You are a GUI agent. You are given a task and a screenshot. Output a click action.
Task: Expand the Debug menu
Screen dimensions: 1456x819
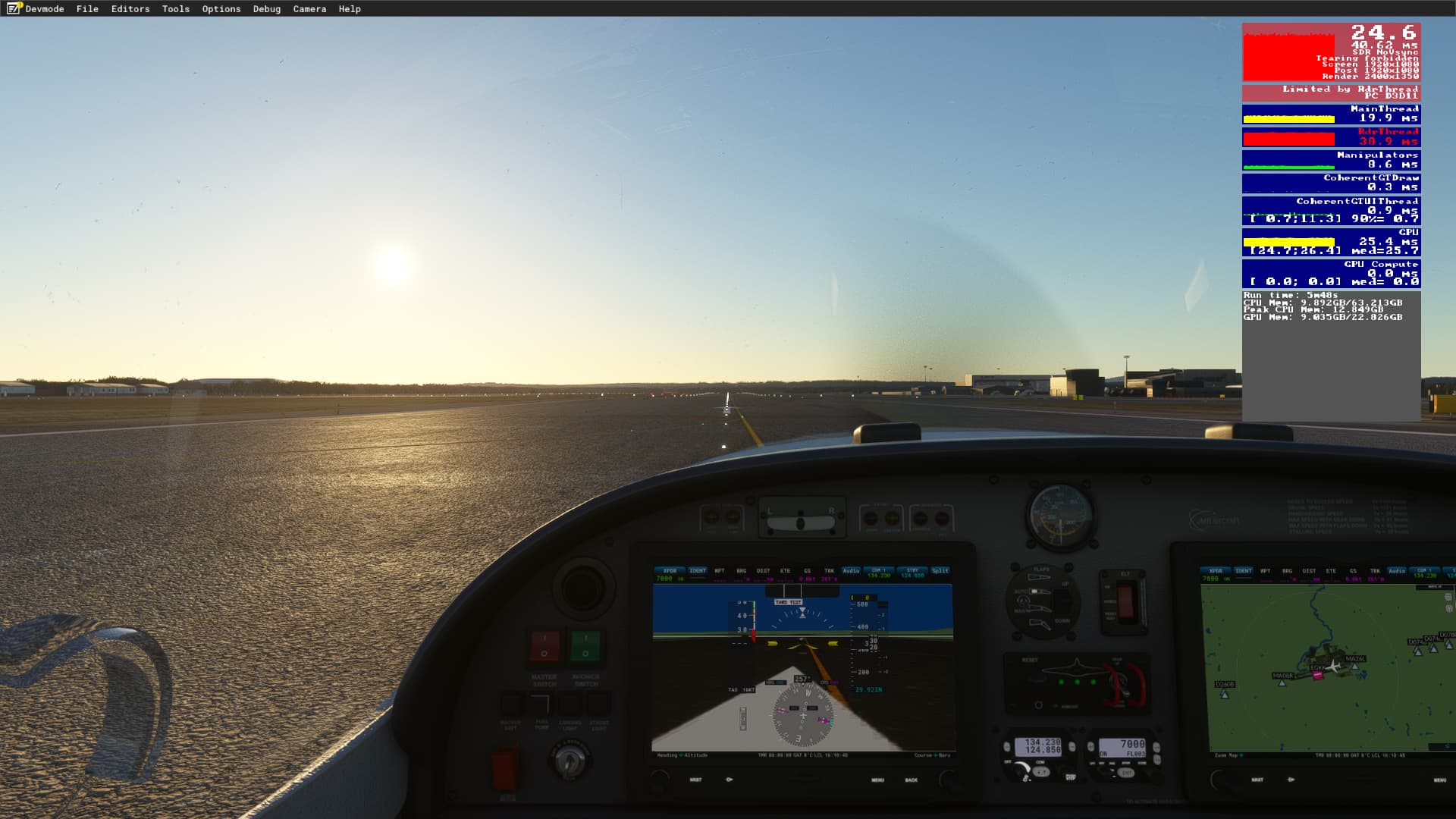[x=266, y=9]
